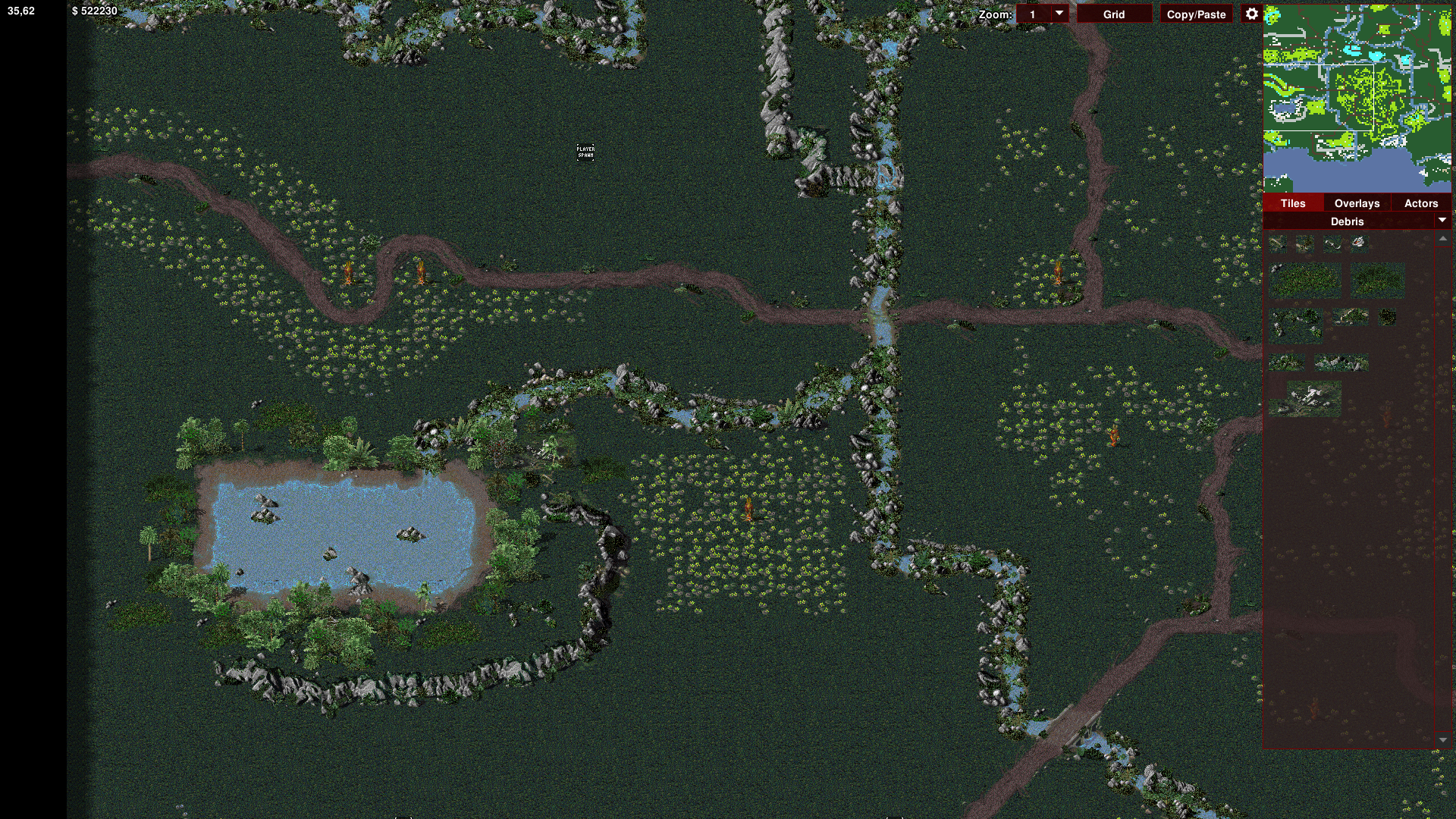Toggle the Grid overlay button
This screenshot has width=1456, height=819.
1113,14
